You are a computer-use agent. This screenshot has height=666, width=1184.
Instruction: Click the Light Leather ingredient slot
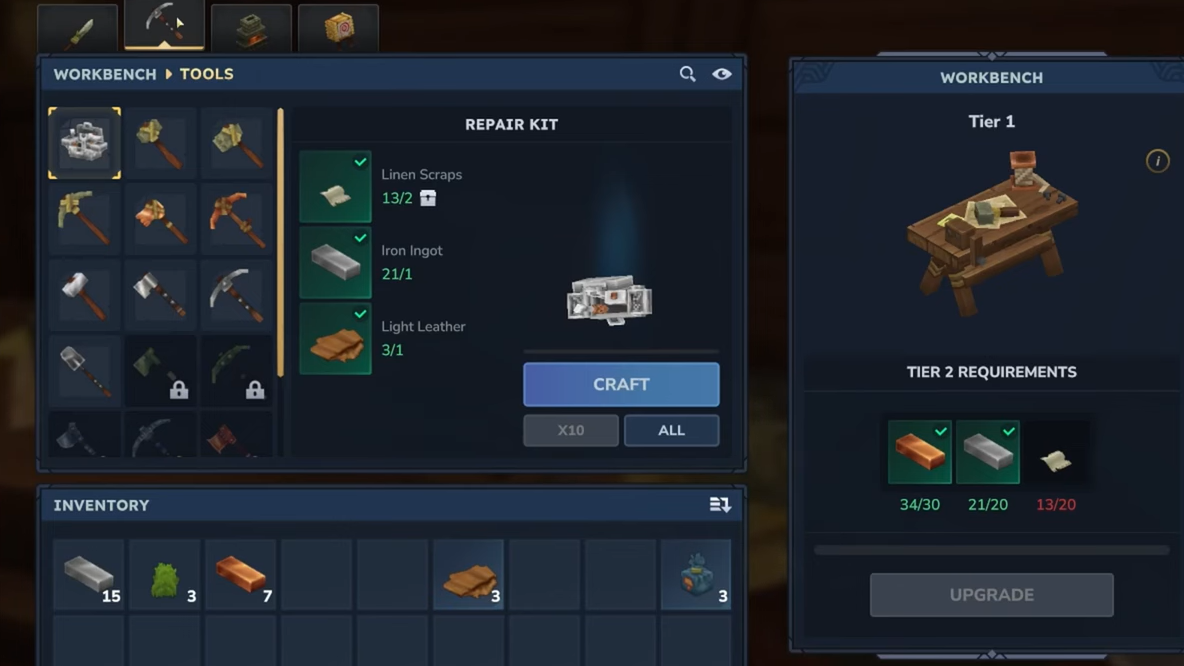click(x=335, y=339)
